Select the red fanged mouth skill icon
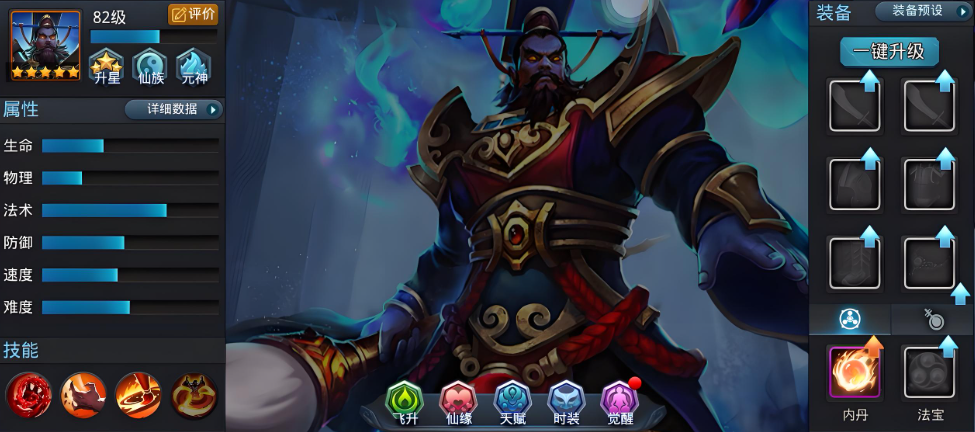This screenshot has height=432, width=975. (28, 394)
